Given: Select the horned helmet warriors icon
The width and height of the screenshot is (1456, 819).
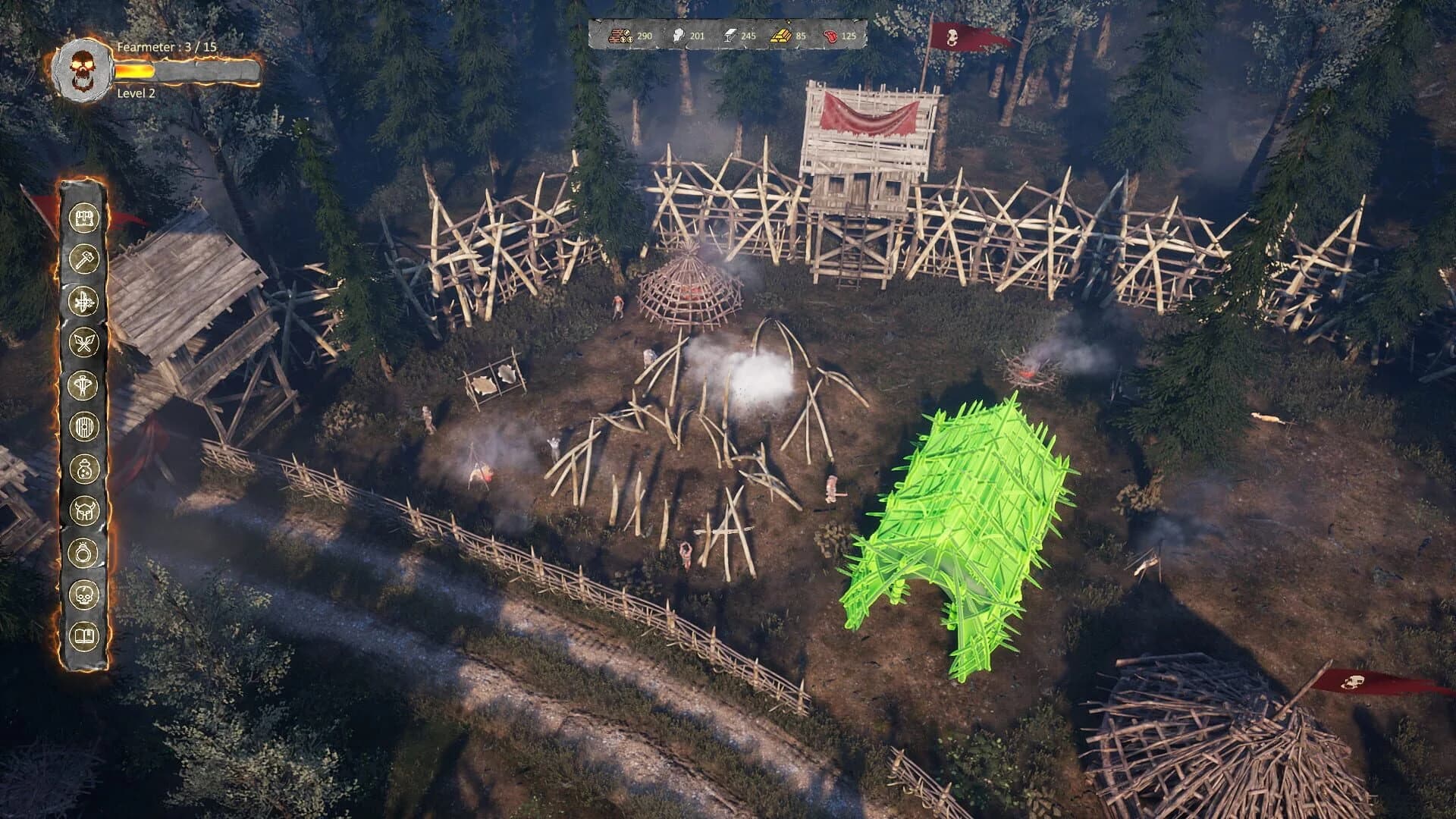Looking at the screenshot, I should pos(83,510).
